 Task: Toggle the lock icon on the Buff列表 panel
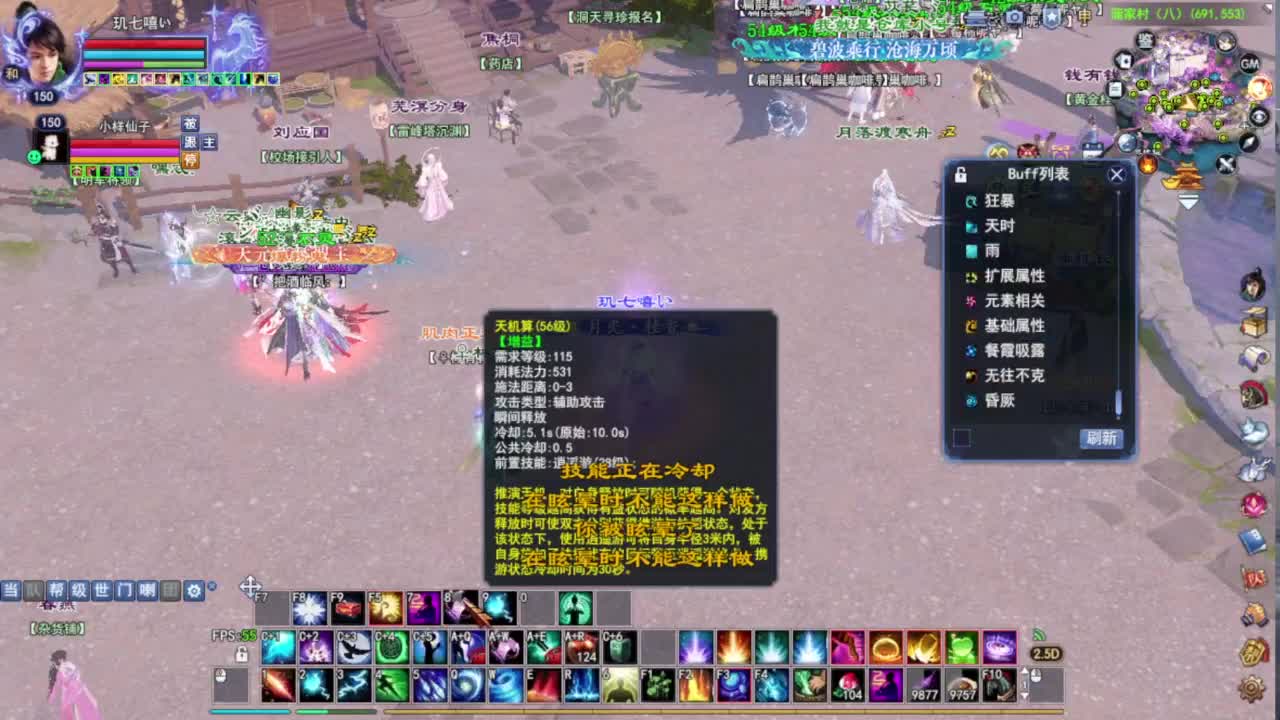[x=958, y=174]
